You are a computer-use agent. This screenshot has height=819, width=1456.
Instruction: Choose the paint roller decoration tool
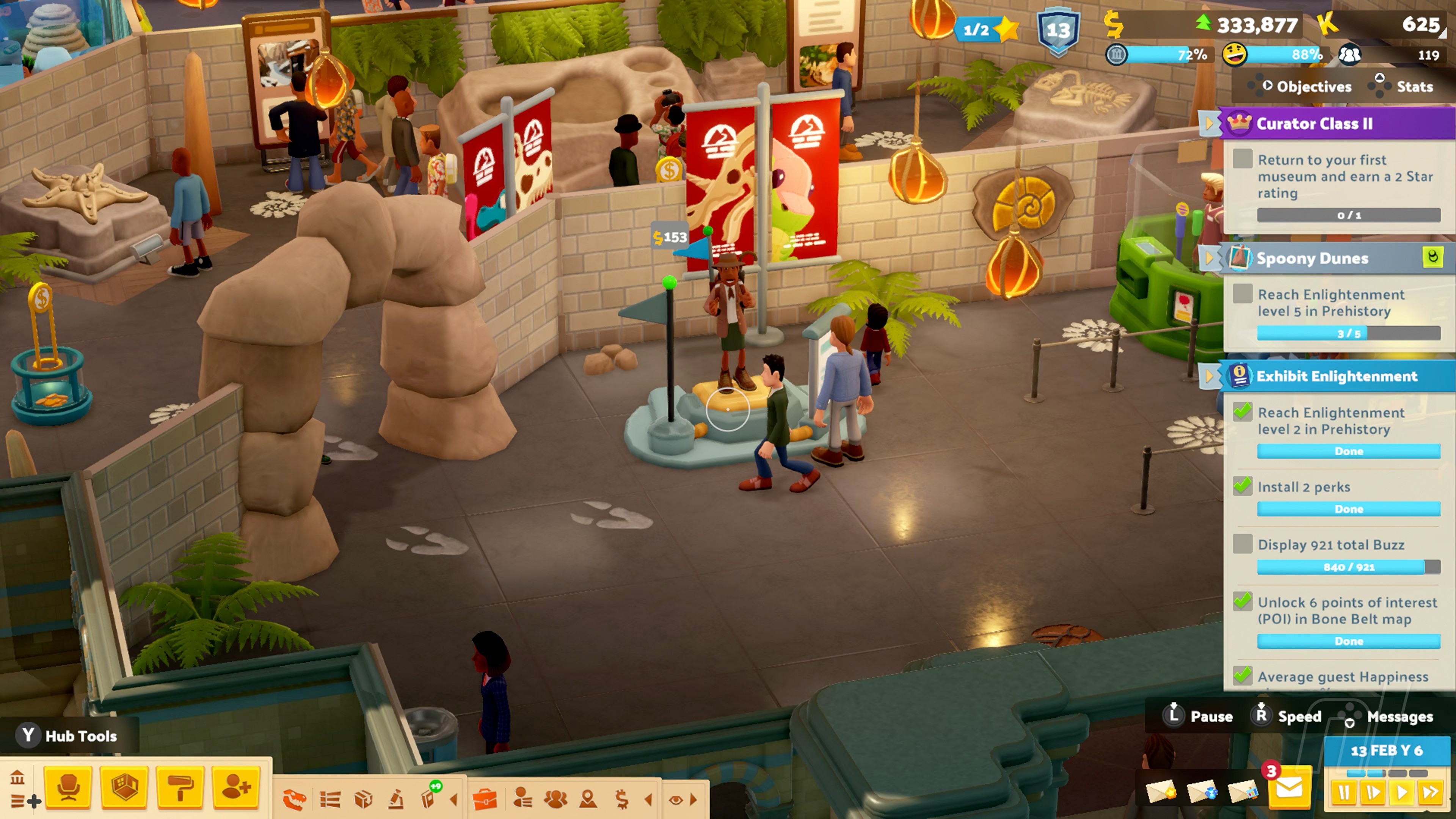180,788
